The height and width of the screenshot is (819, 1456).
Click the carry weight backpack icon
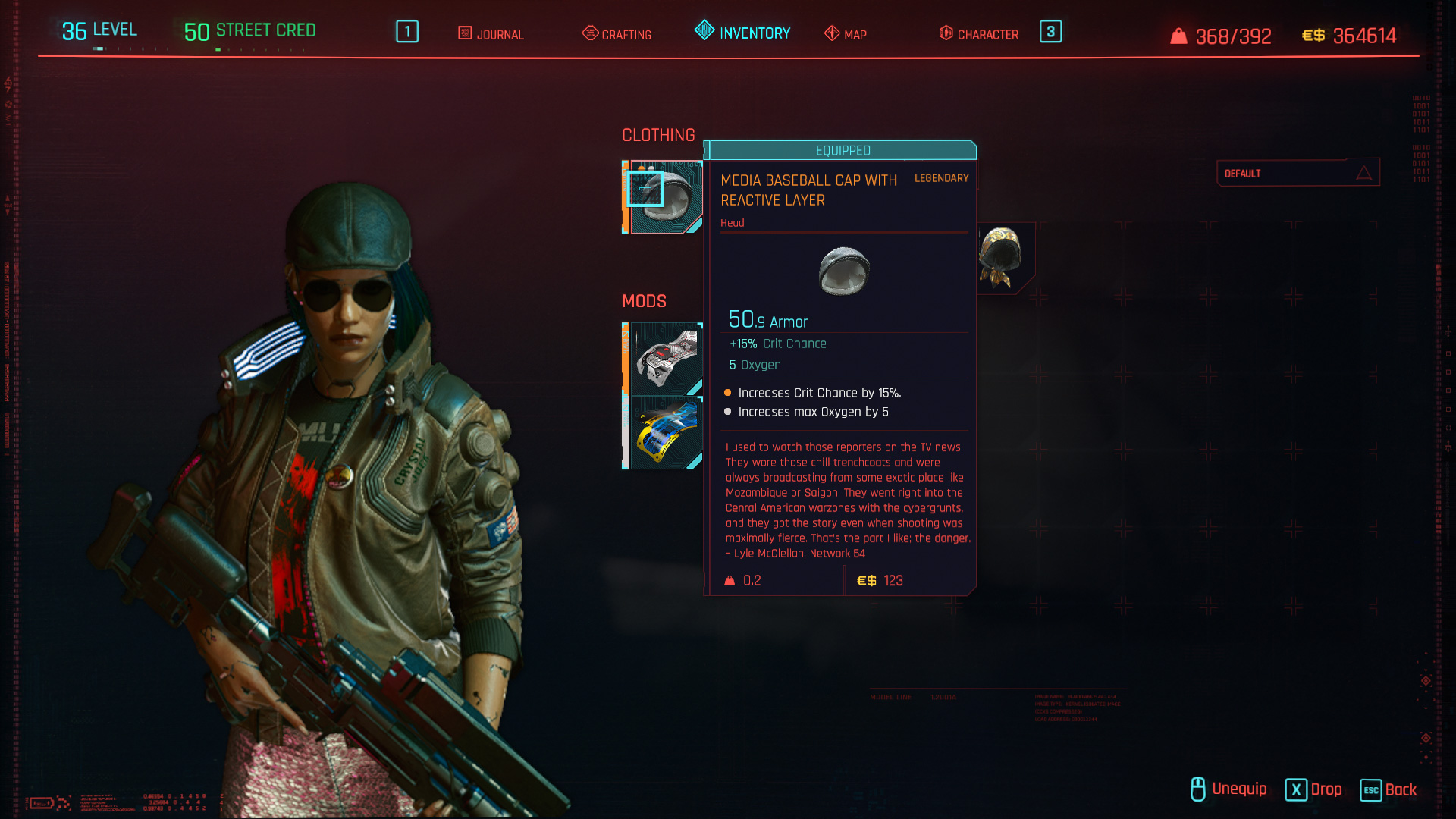1179,36
